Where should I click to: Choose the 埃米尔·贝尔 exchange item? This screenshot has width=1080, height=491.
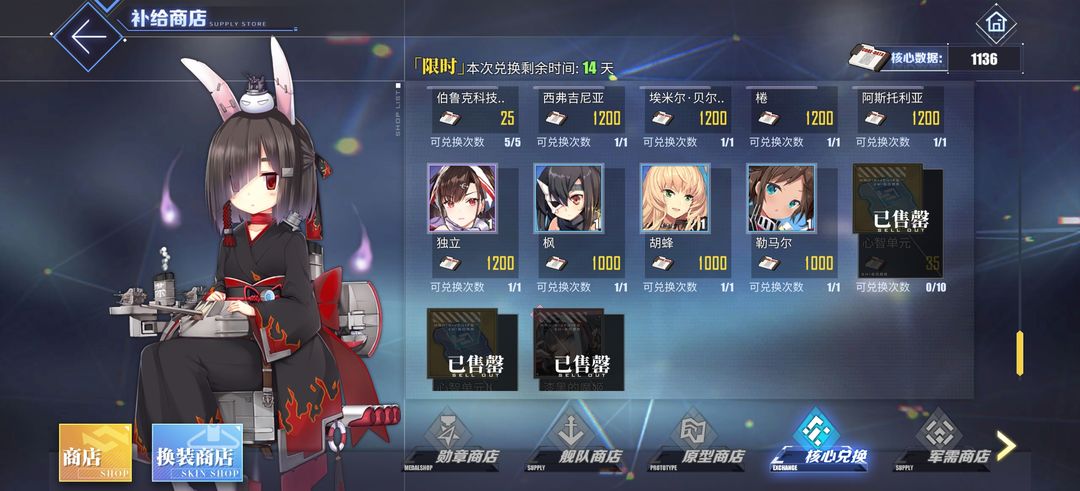pos(688,112)
